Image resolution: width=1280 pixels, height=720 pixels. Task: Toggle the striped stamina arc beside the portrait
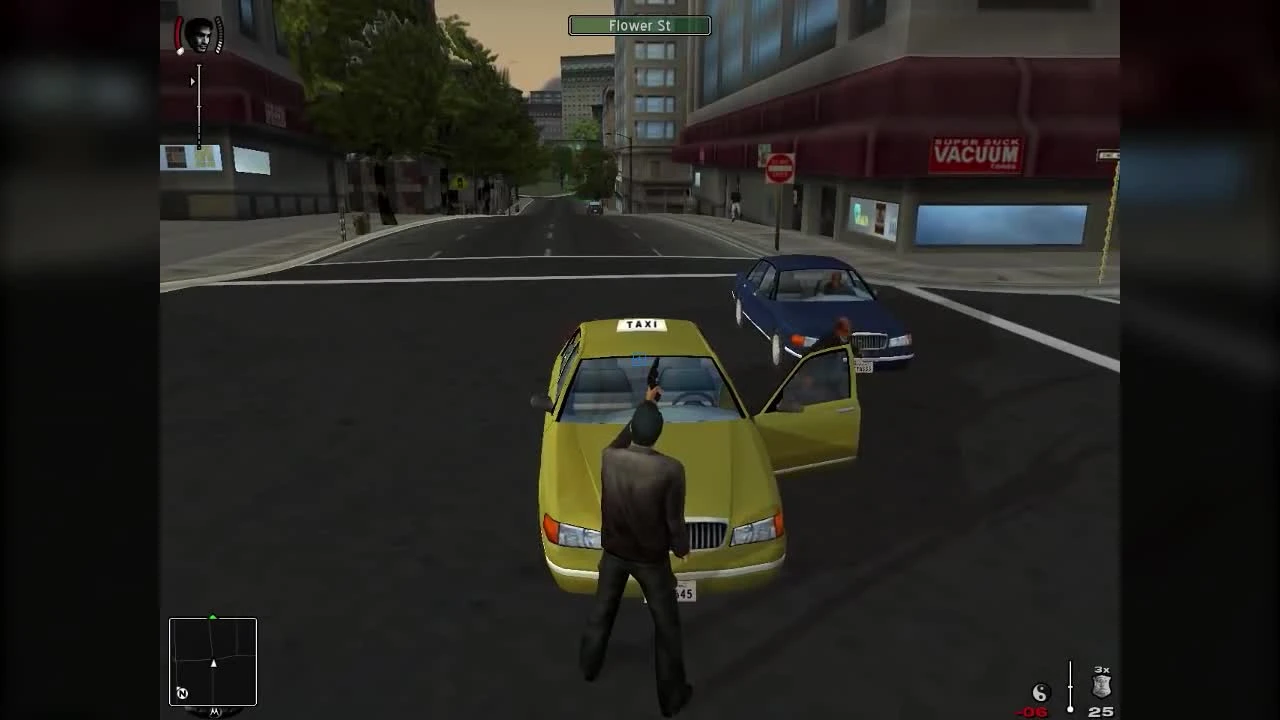tap(219, 36)
